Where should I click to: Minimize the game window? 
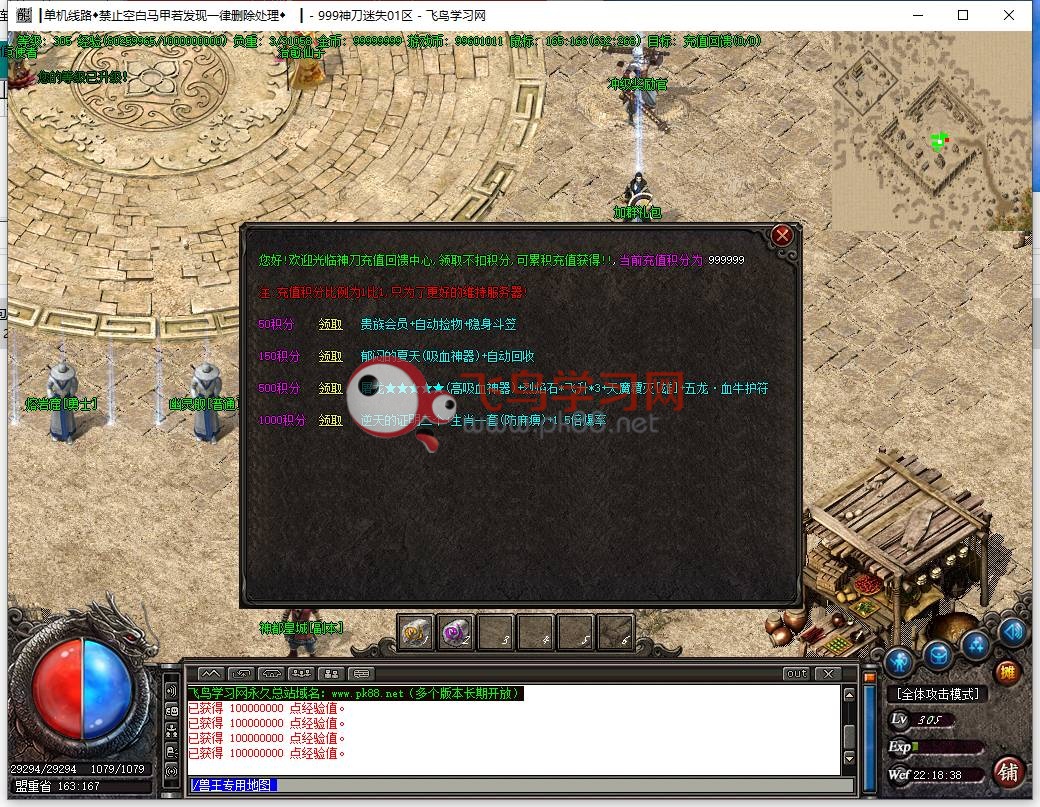(x=917, y=15)
